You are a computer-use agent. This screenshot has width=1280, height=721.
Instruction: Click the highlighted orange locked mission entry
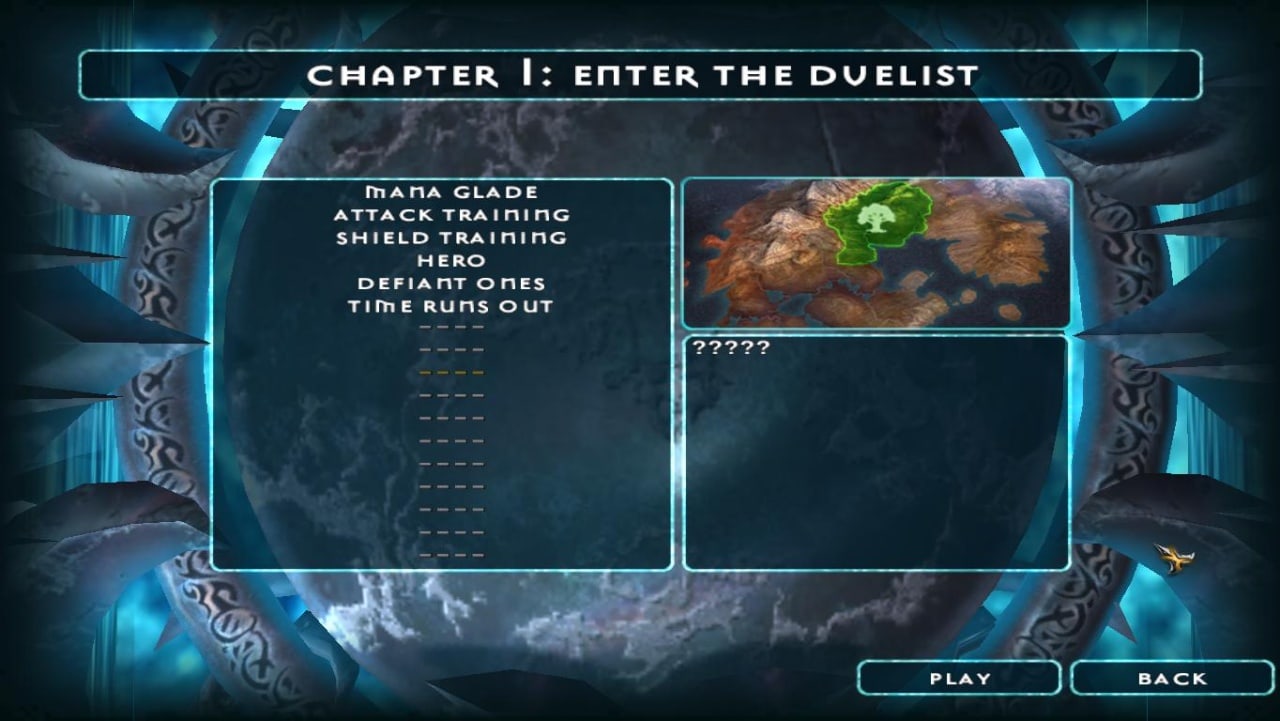point(451,372)
